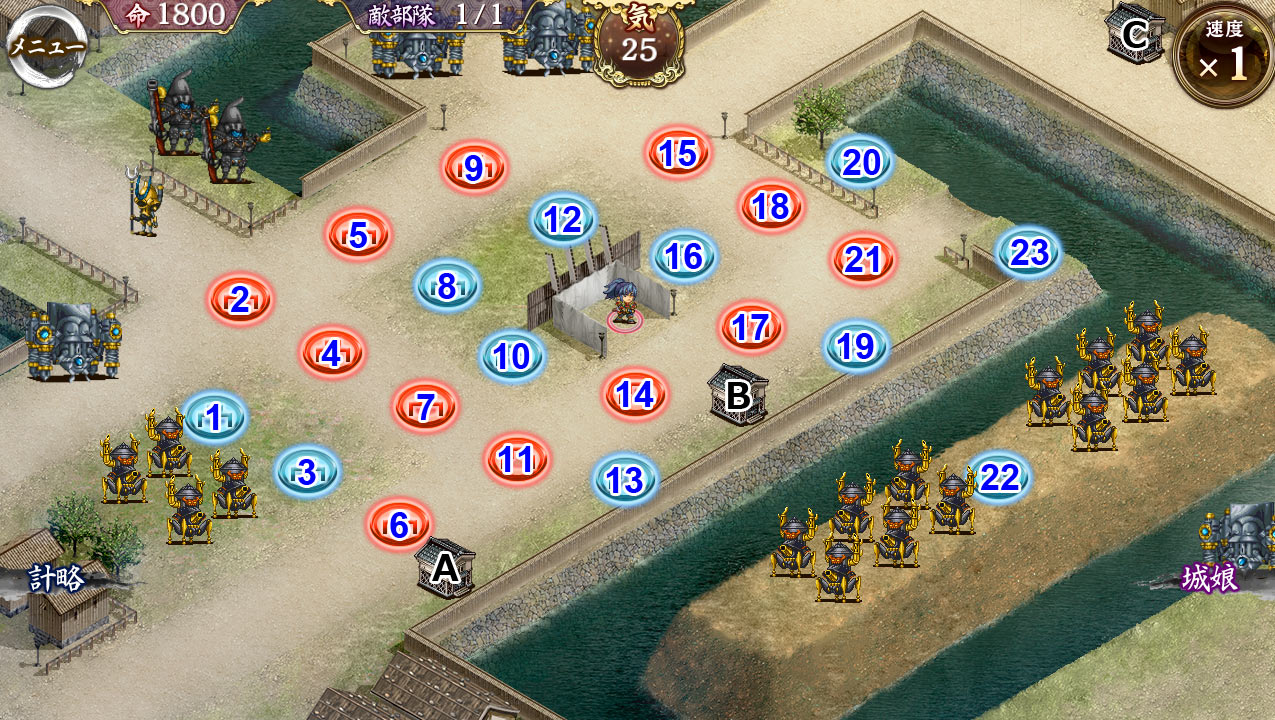Choose blue deployment tile 16

684,256
